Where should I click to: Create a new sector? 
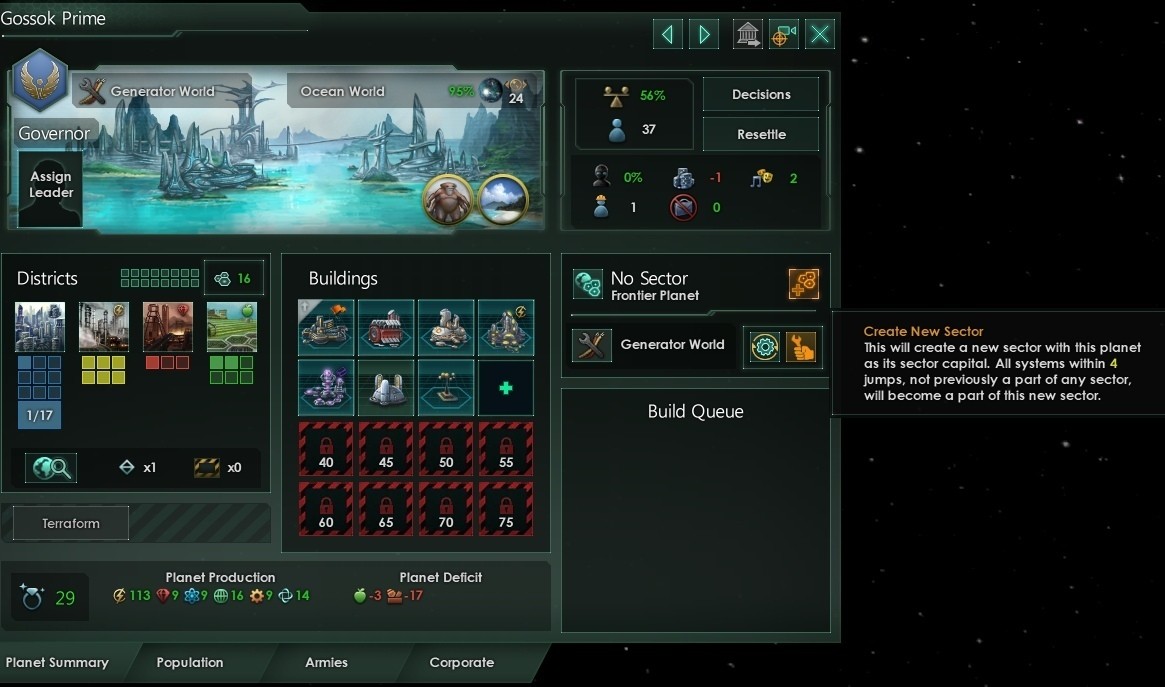coord(804,284)
